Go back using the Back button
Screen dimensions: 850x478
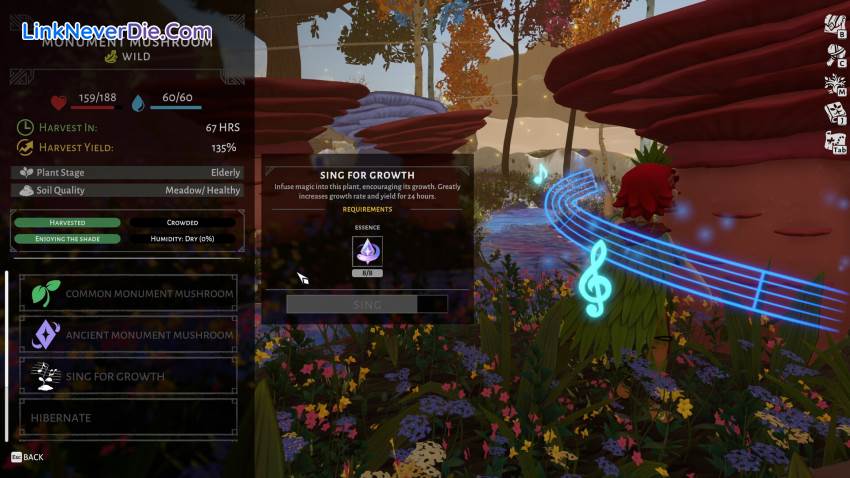[x=28, y=457]
